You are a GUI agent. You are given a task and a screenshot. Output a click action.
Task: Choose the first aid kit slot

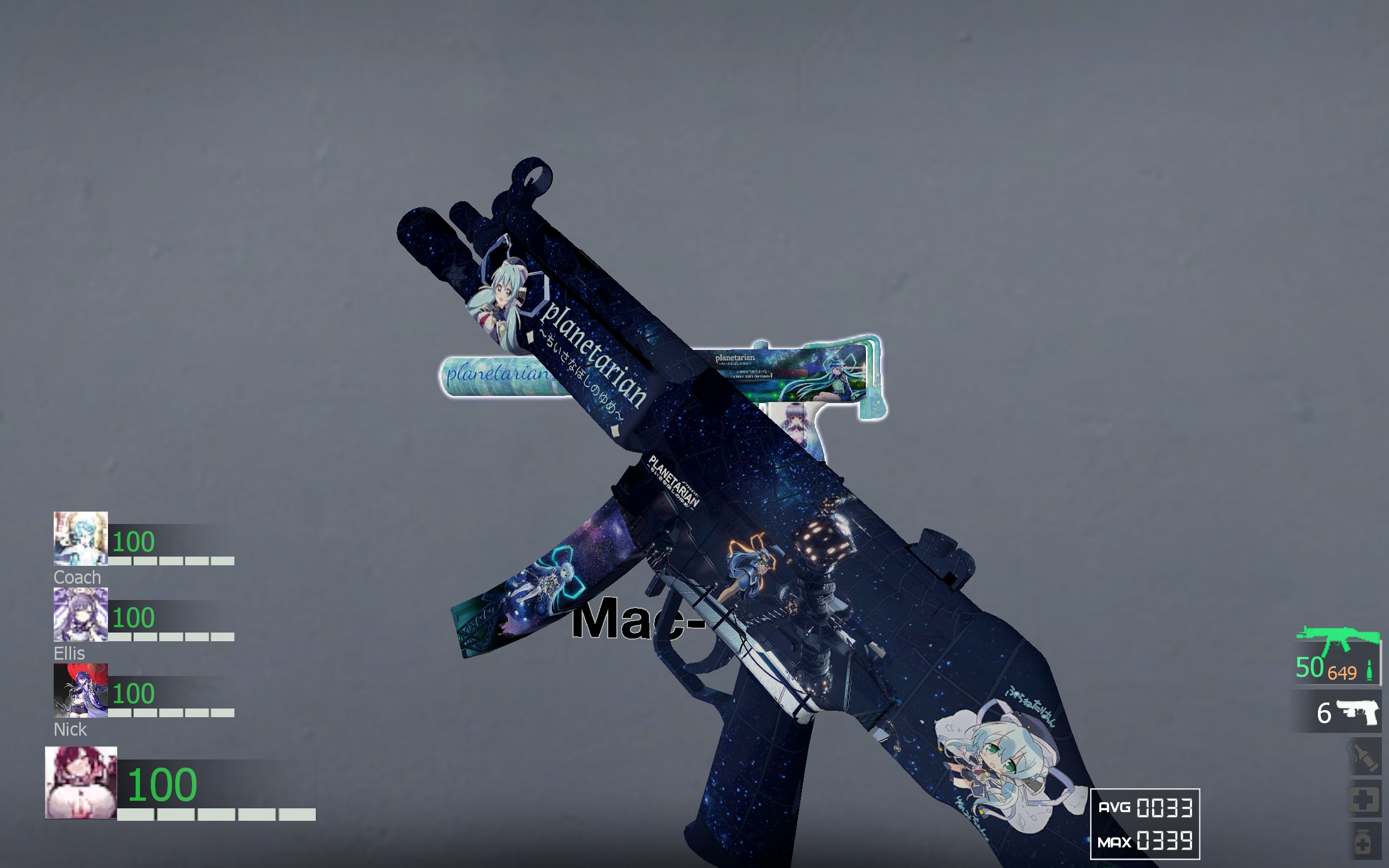1363,800
